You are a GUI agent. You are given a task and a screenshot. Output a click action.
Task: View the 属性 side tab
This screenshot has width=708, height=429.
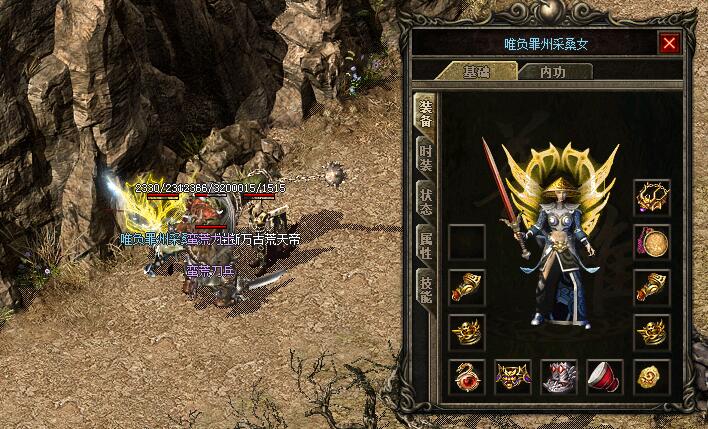(x=425, y=241)
